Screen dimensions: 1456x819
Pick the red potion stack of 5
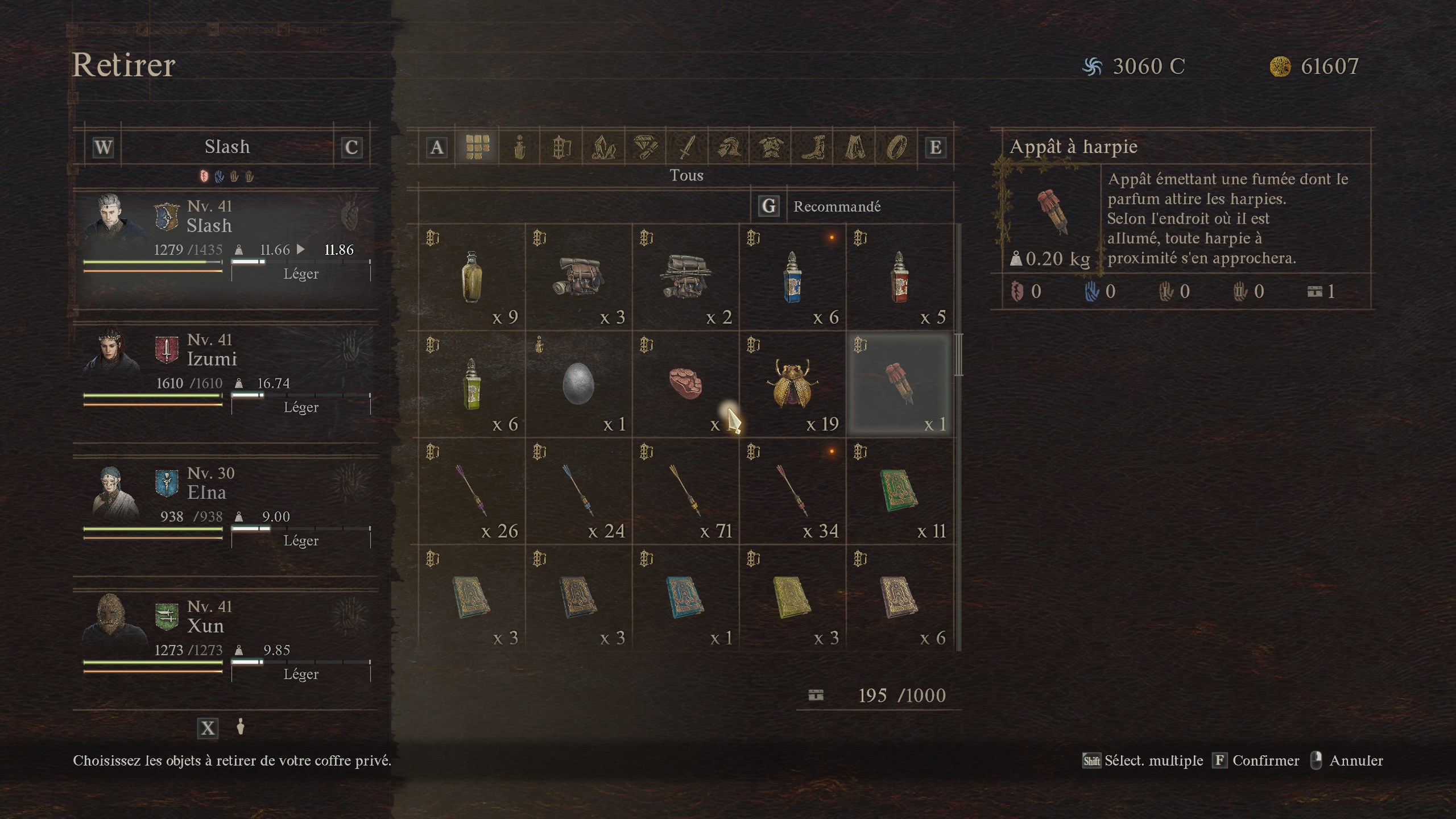(x=900, y=278)
